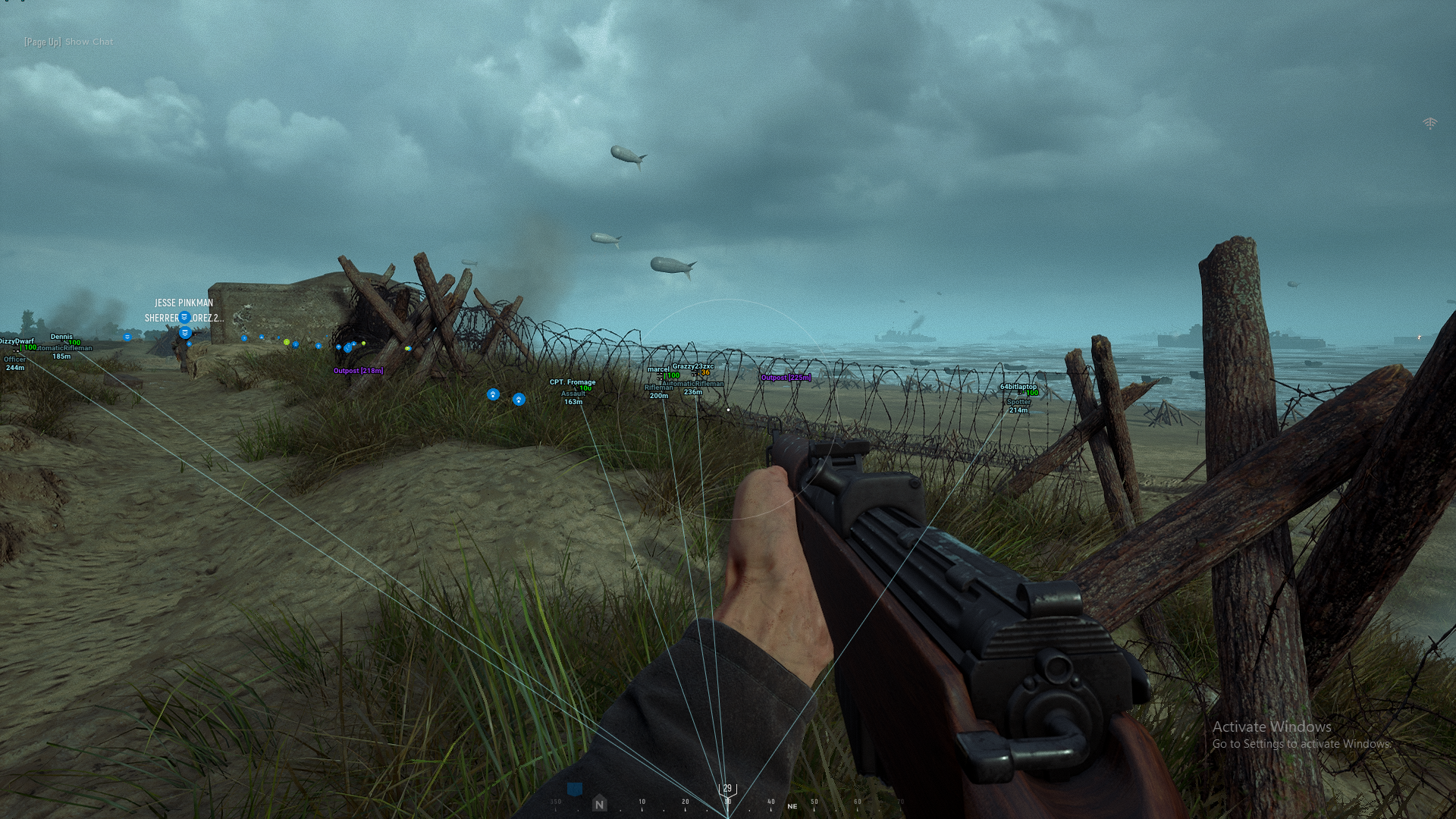Click marcel's Rifleman name tag
The image size is (1456, 819).
(x=658, y=388)
